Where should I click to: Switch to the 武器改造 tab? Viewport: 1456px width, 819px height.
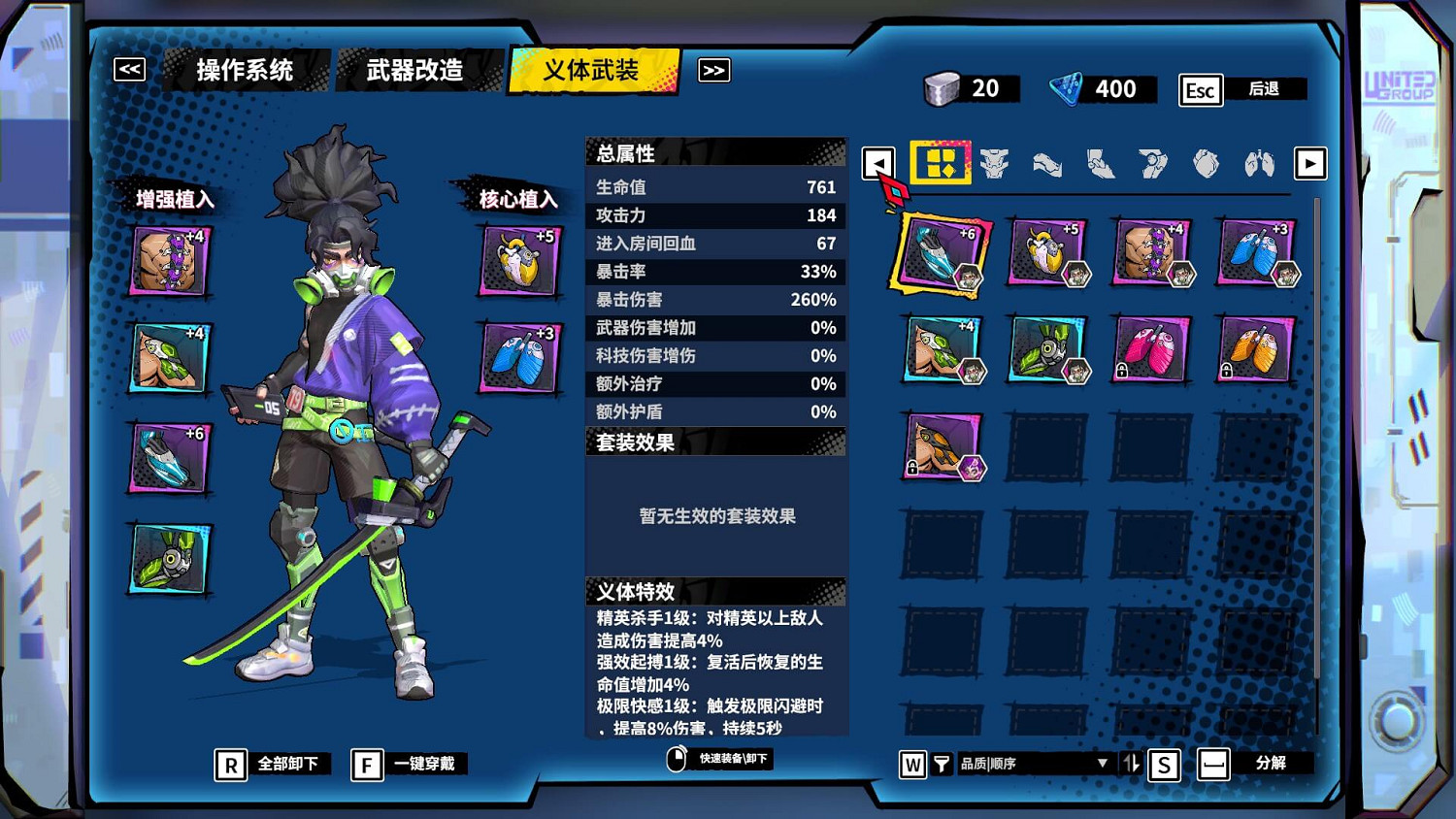[x=415, y=70]
